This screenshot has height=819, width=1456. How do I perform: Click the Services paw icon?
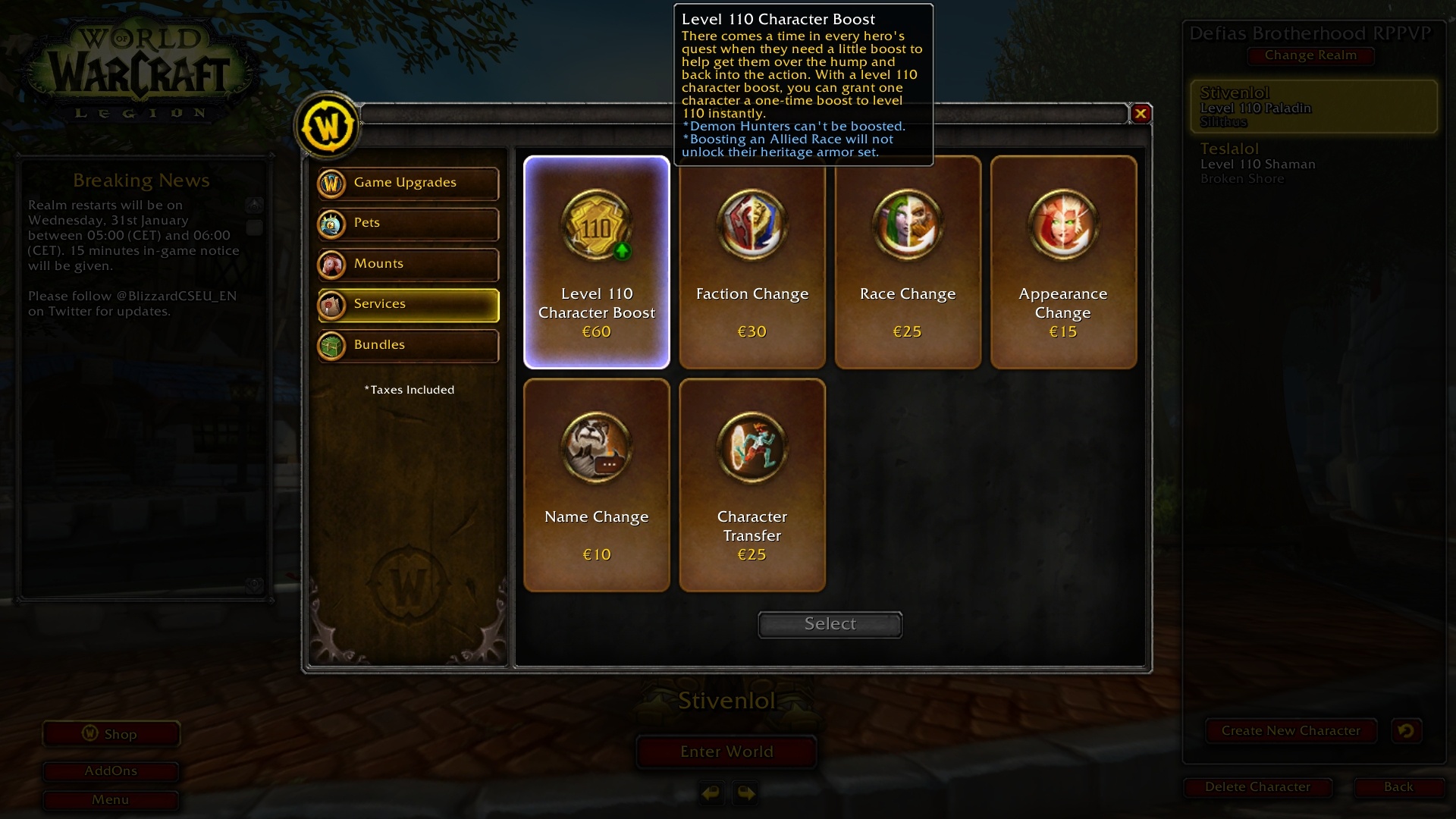coord(332,304)
